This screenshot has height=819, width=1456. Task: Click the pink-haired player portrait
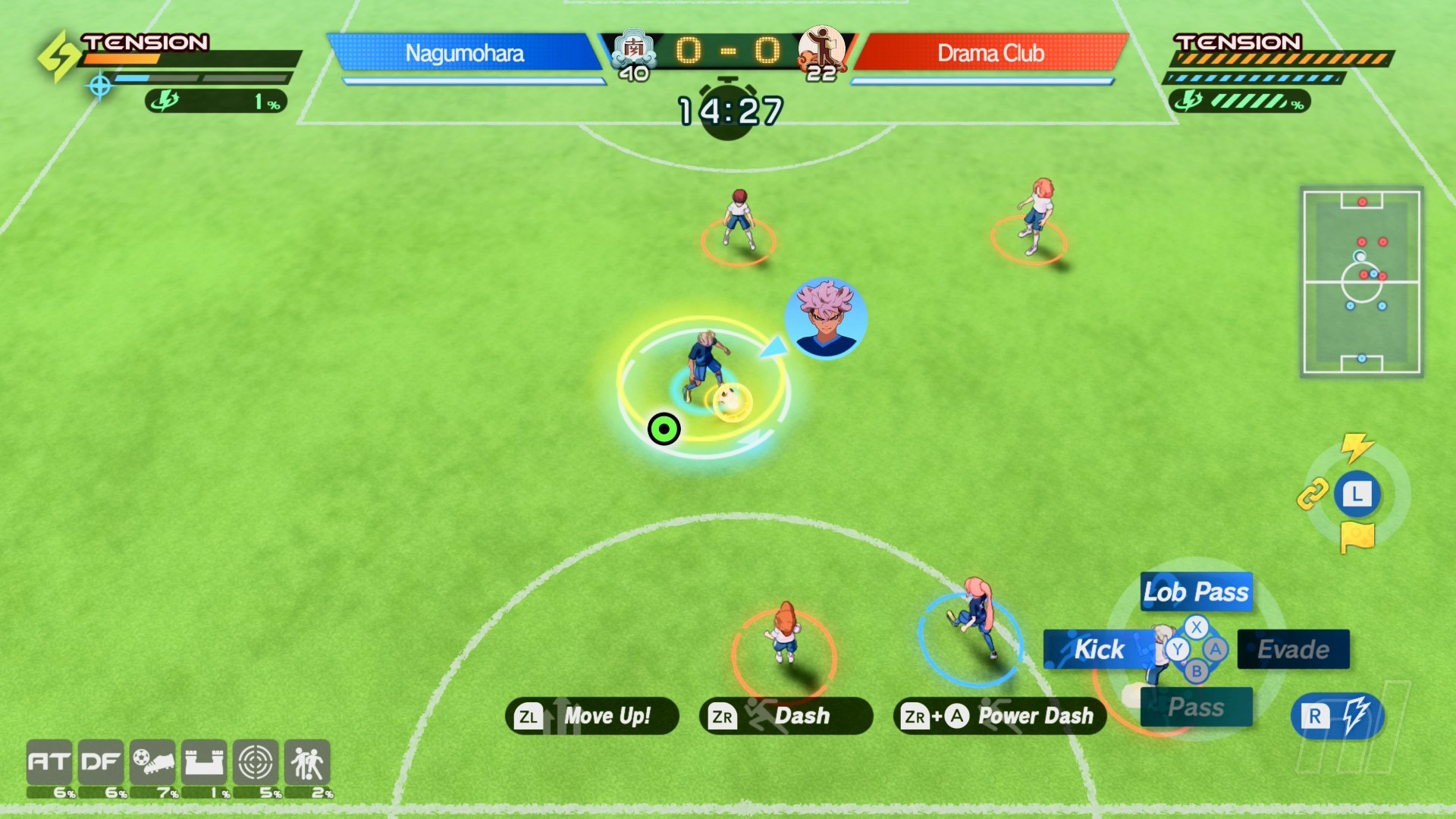tap(825, 318)
